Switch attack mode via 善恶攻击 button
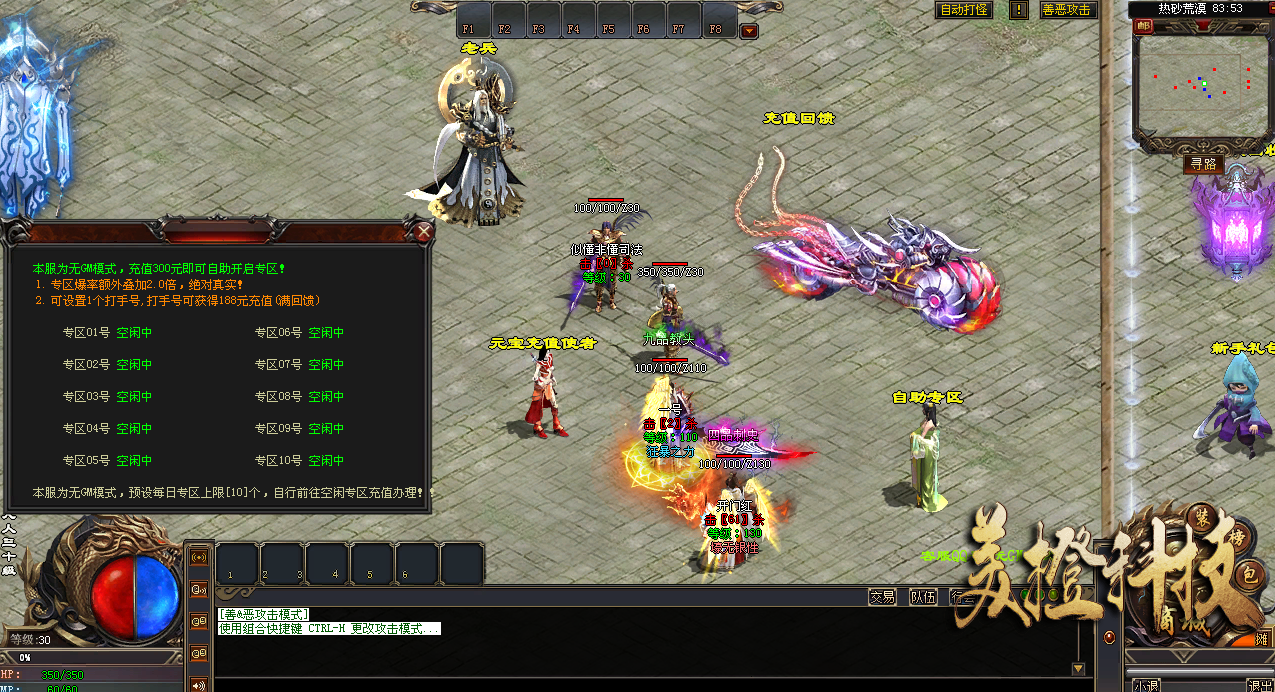1275x692 pixels. 1067,10
